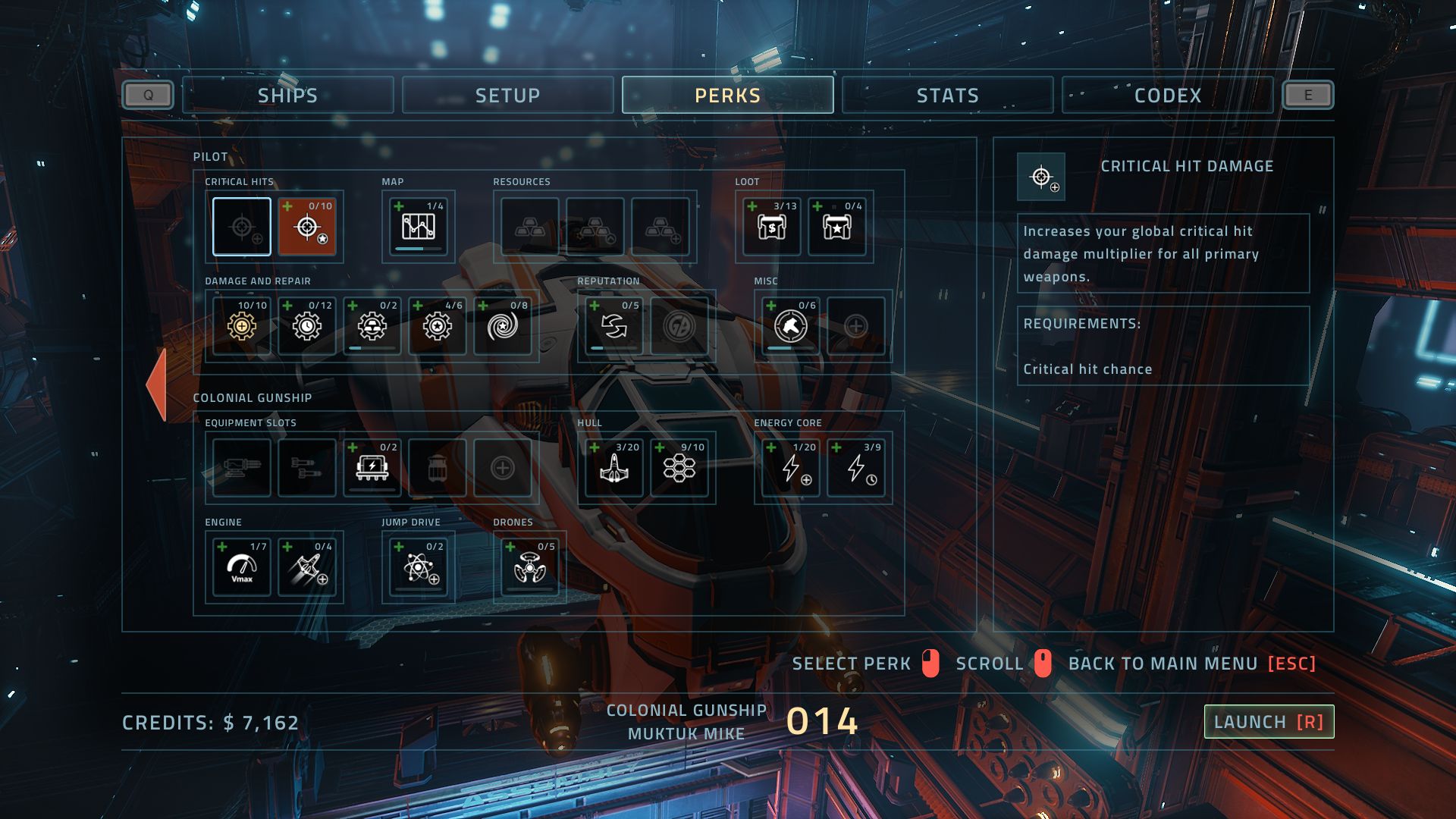Select the maxed 10/10 gold gear perk

[242, 326]
